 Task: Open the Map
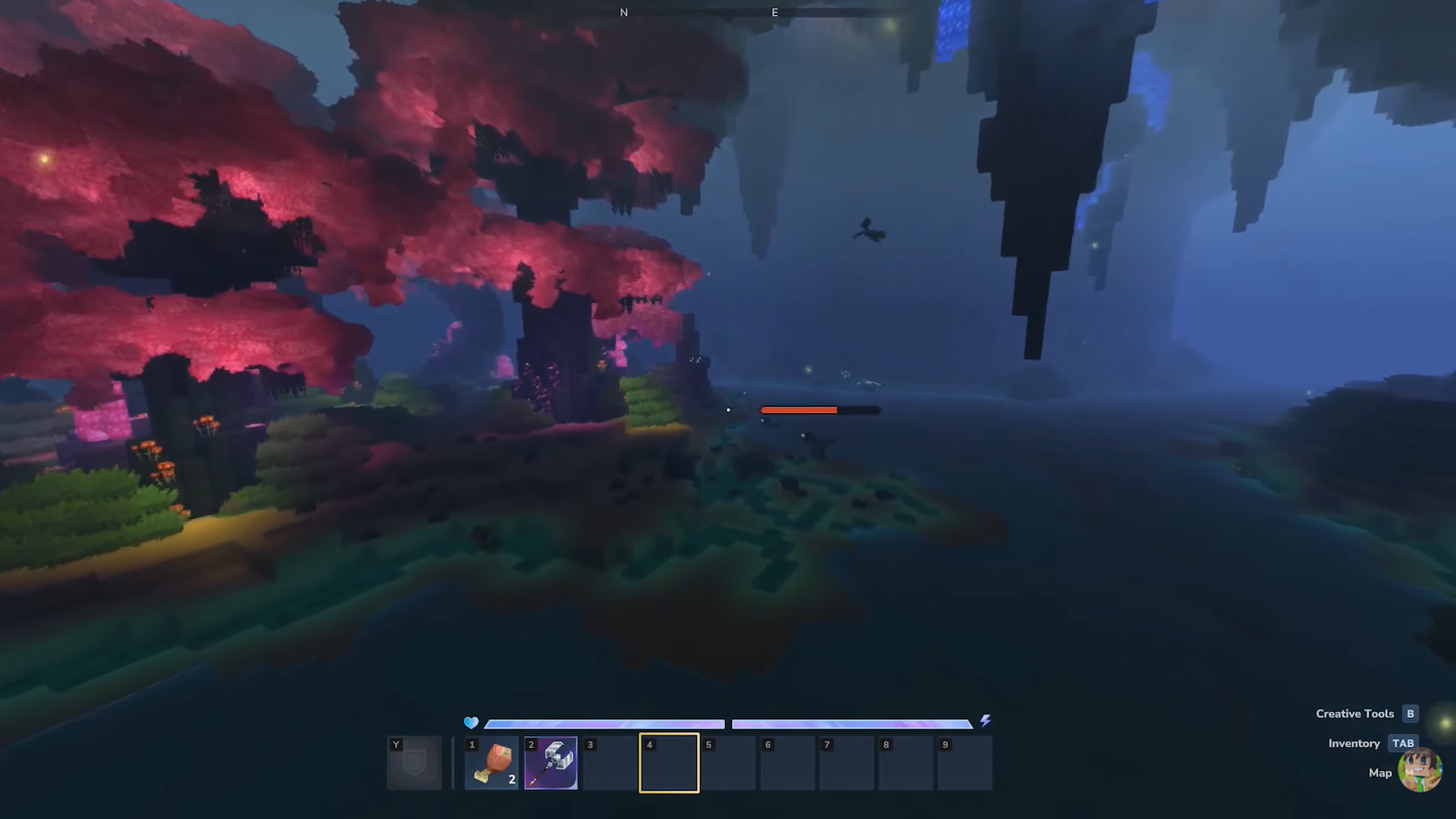1381,772
